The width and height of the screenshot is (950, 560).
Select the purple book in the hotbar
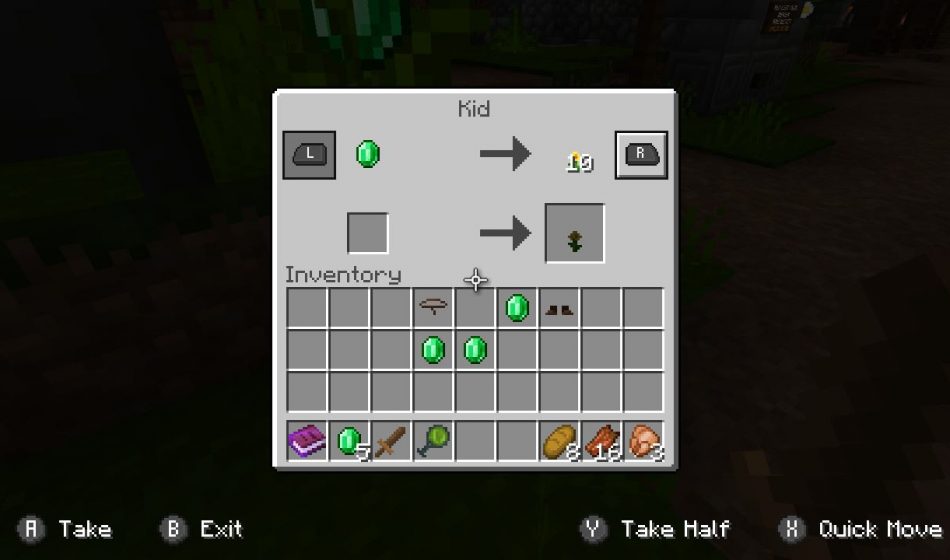click(307, 440)
